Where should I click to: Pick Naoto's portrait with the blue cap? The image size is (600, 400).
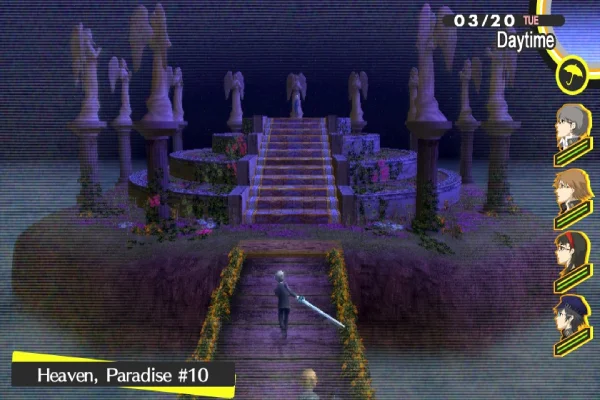[572, 315]
